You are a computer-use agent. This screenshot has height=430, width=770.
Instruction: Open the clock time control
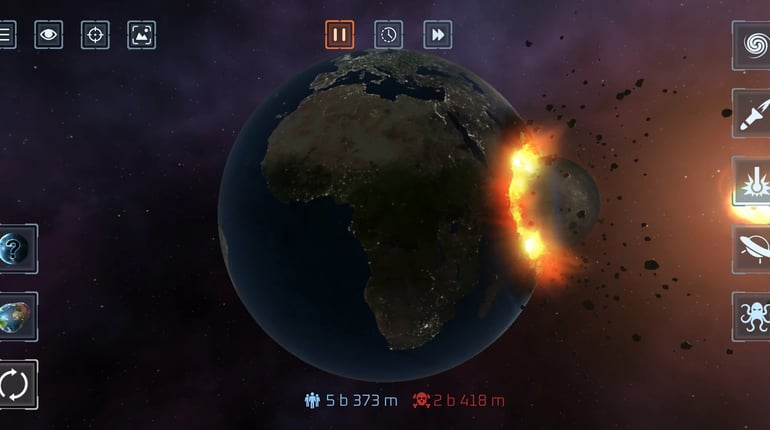click(x=388, y=35)
